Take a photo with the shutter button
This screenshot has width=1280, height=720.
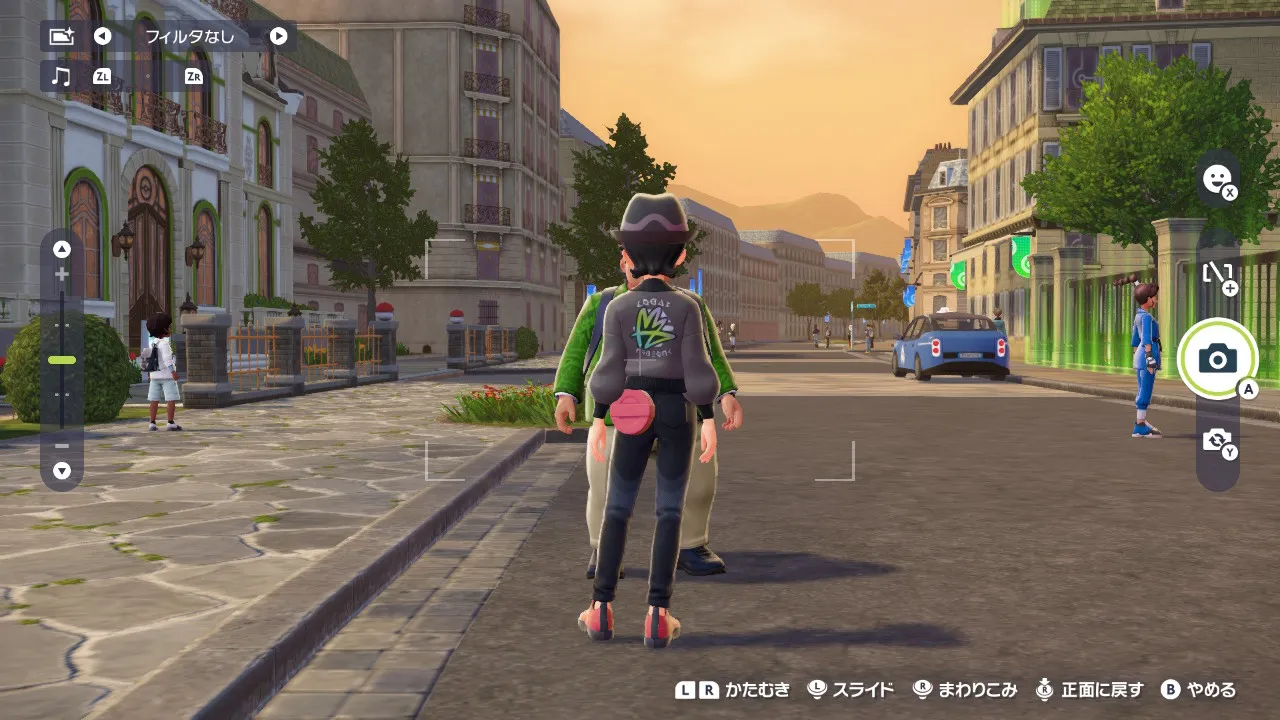(1217, 359)
